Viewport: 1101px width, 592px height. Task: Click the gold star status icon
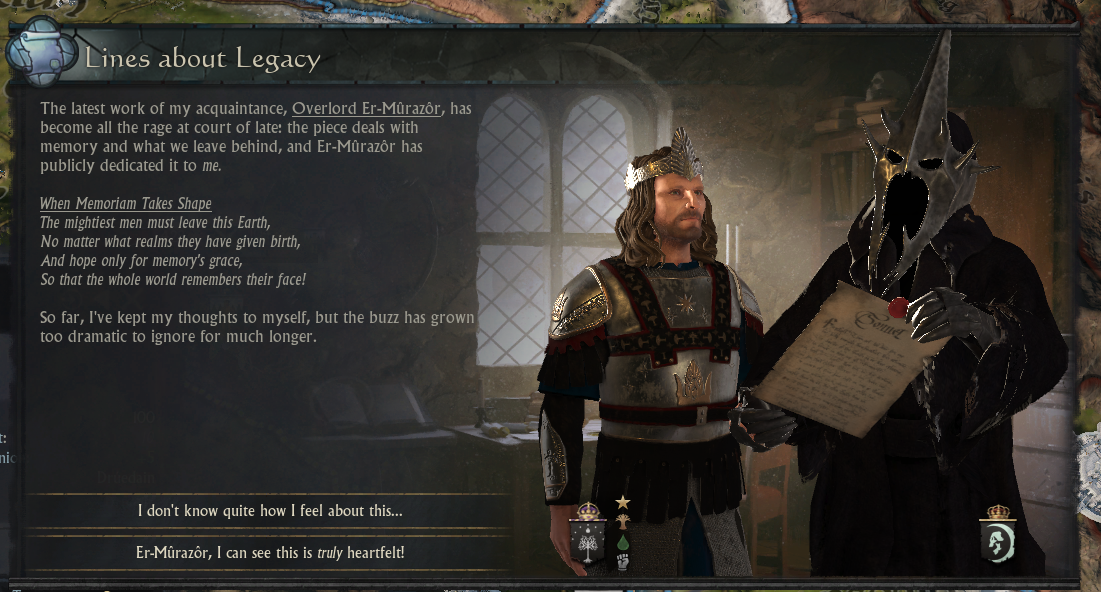point(623,502)
